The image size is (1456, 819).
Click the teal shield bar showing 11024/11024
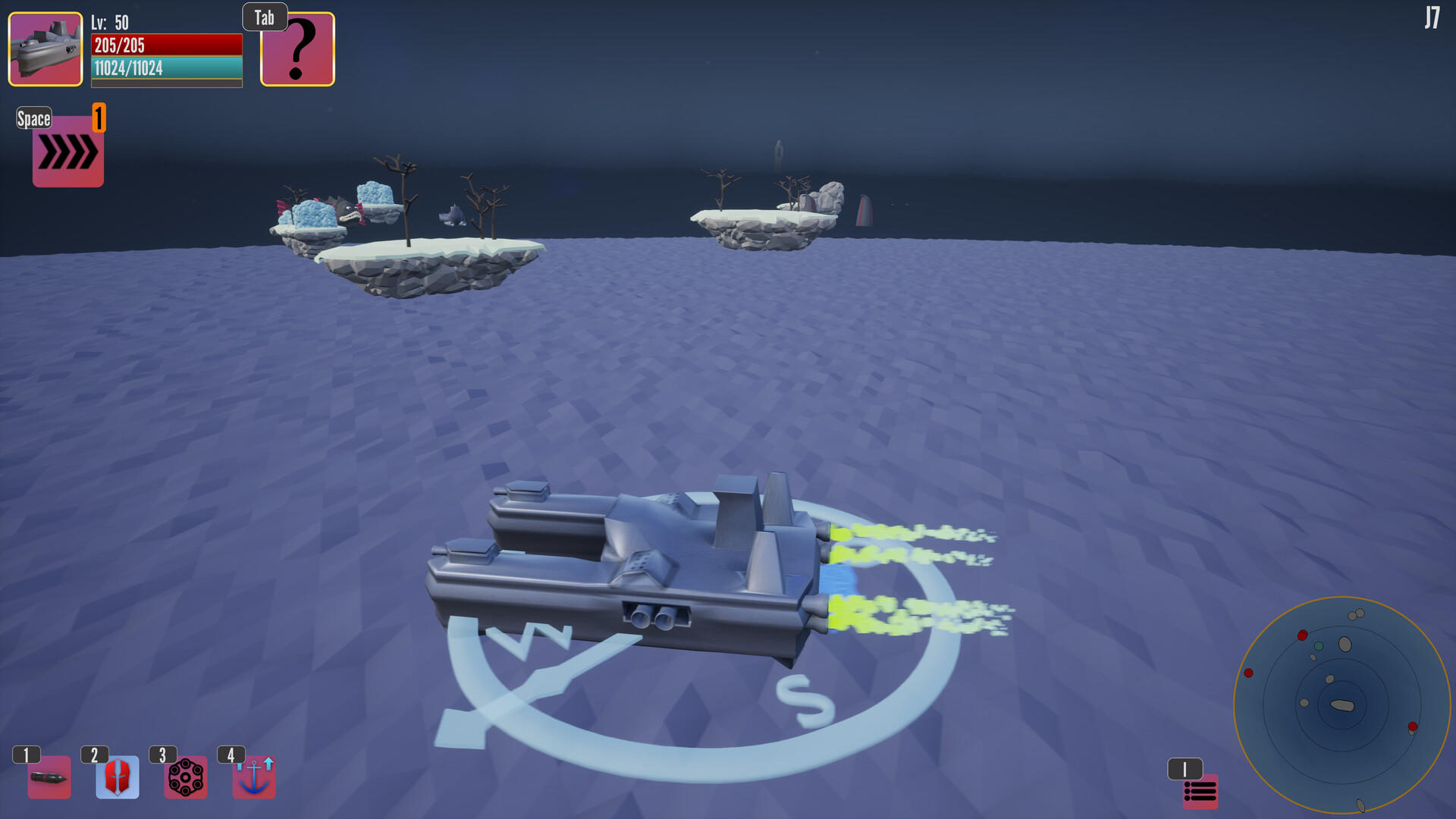[x=166, y=68]
